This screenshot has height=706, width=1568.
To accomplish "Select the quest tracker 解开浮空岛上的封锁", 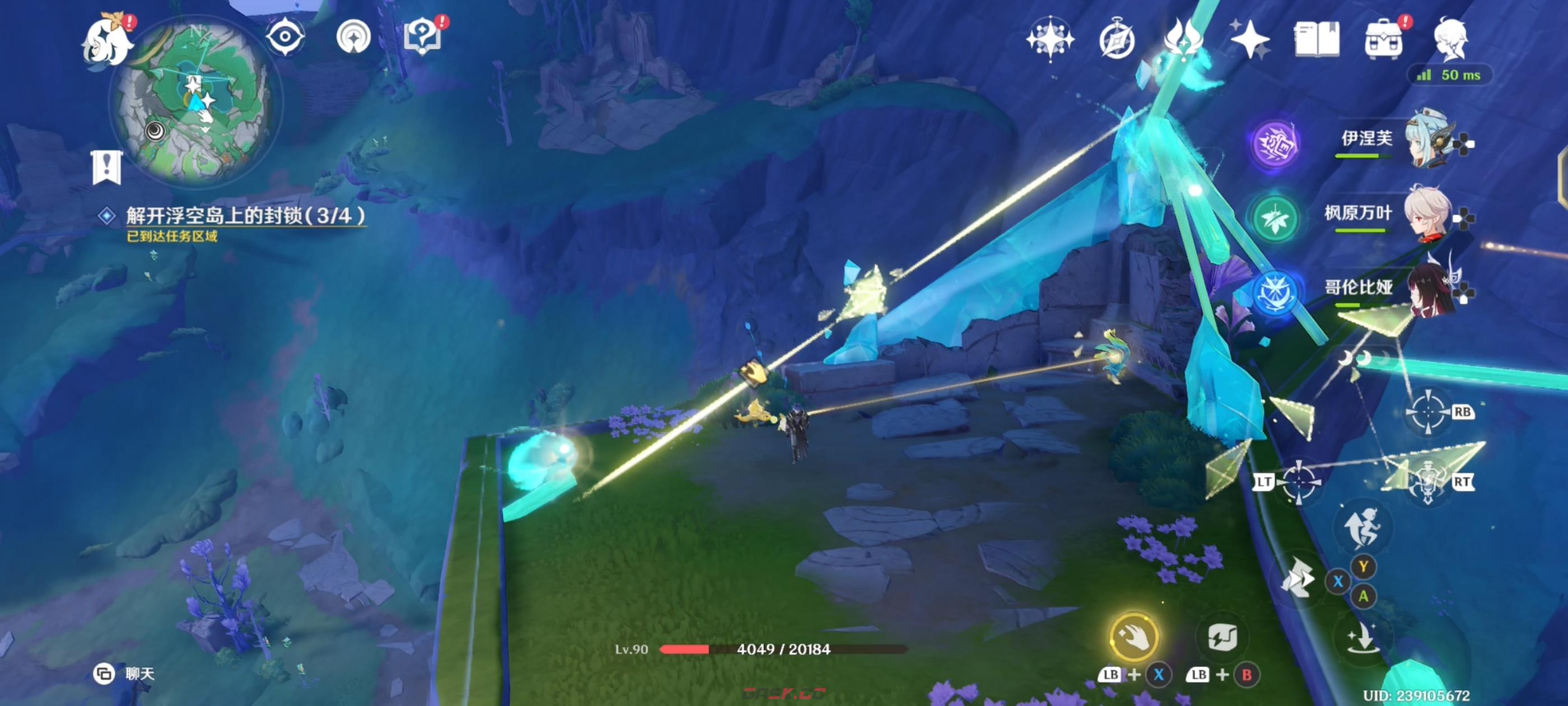I will click(x=245, y=216).
